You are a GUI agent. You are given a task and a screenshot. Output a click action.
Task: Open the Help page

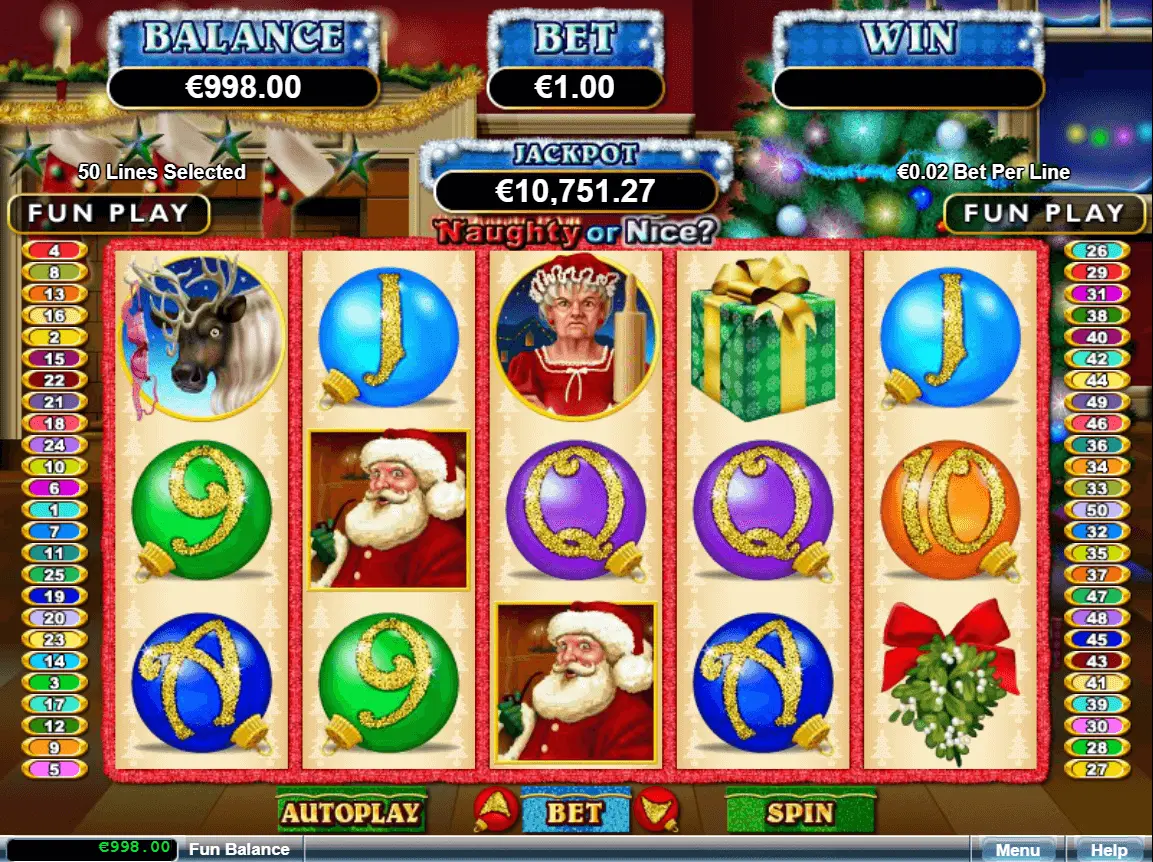click(1108, 850)
